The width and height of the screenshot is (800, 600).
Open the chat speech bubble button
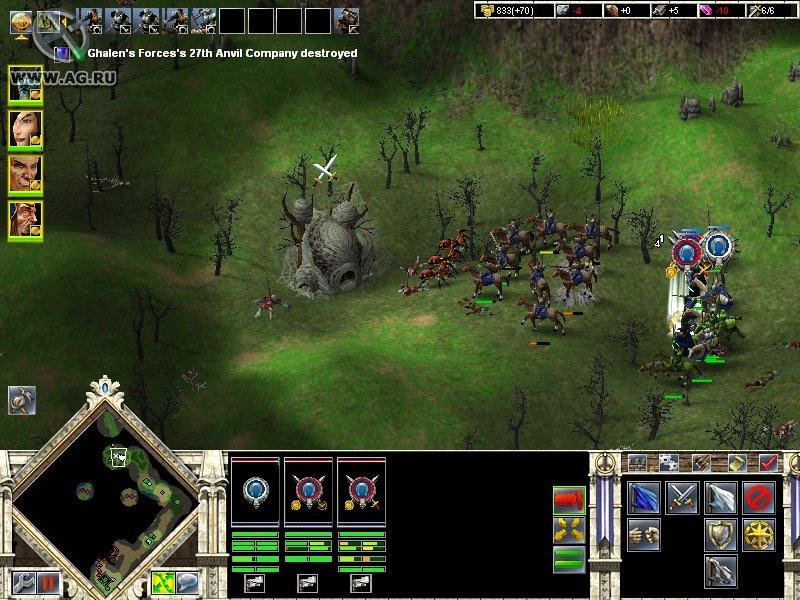tap(187, 581)
